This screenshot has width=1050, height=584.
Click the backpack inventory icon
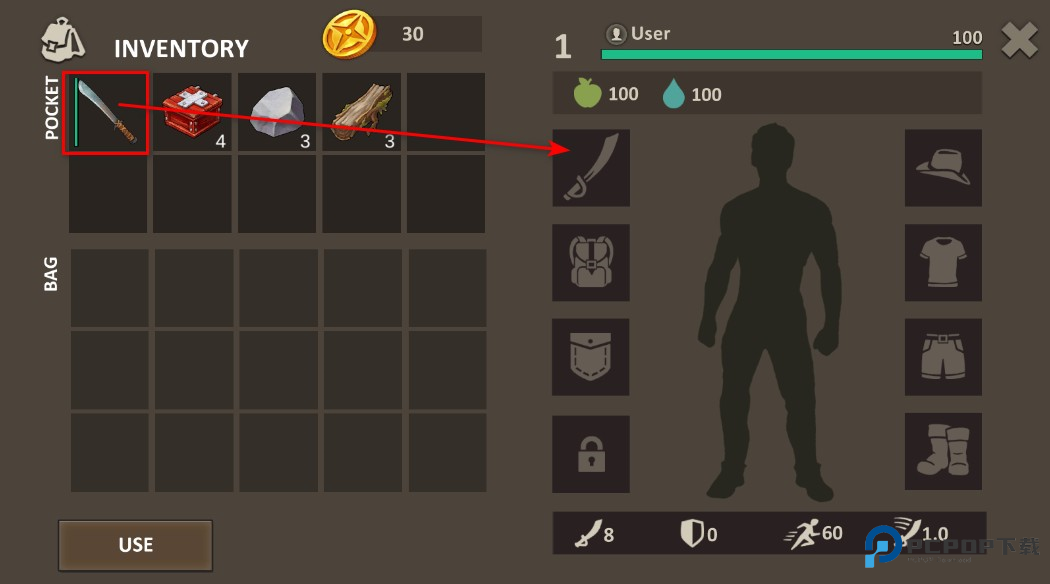[x=62, y=40]
